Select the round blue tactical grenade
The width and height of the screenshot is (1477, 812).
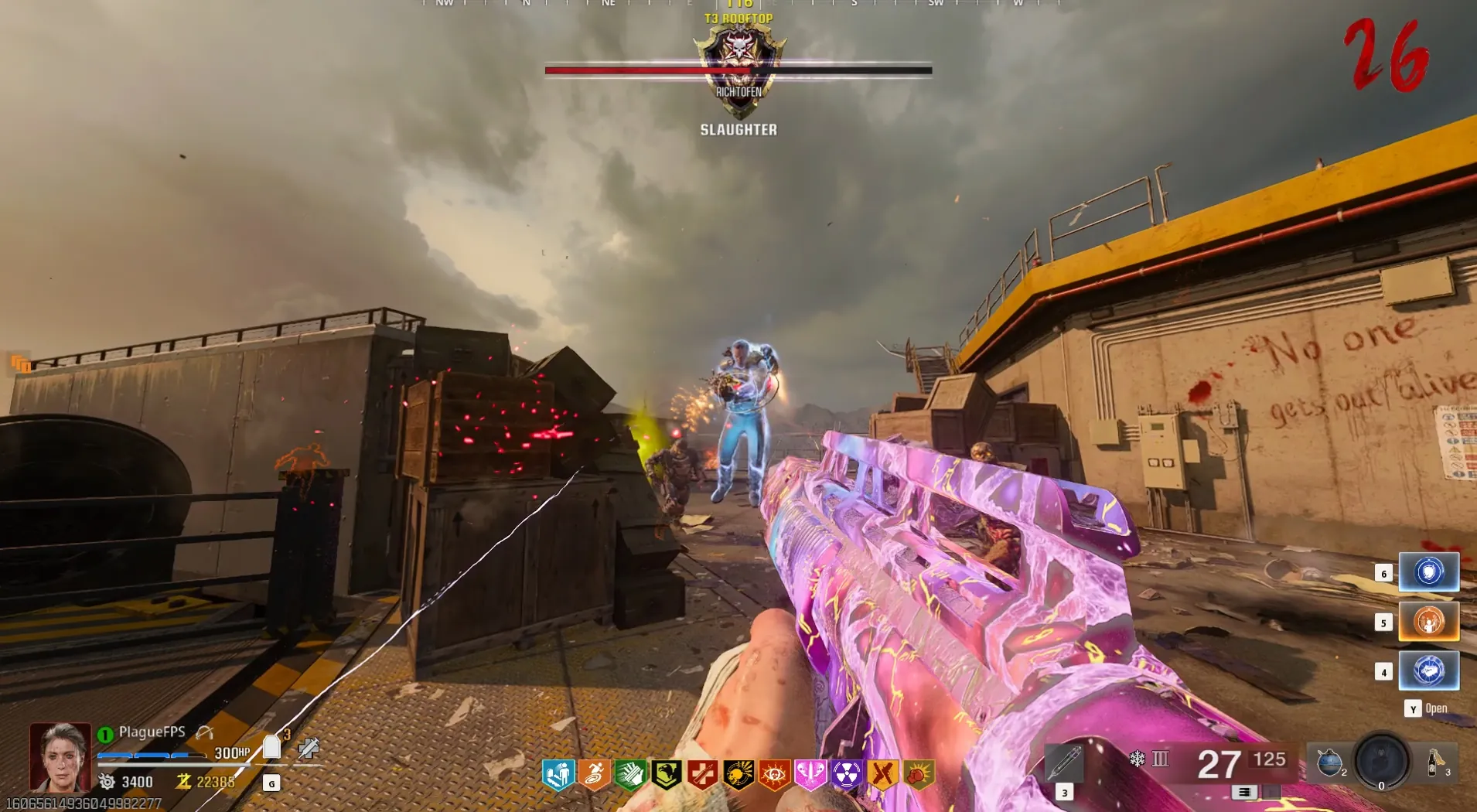coord(1329,763)
